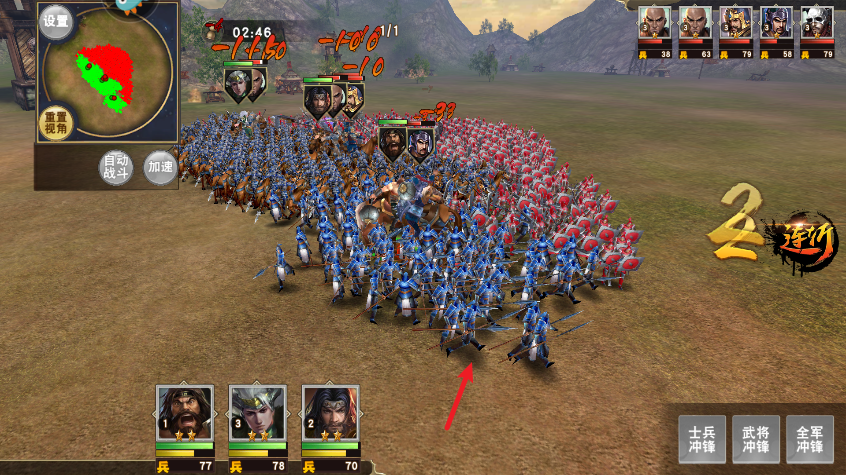Screen dimensions: 846x475
Task: Open the 设置 settings button
Action: click(x=56, y=22)
